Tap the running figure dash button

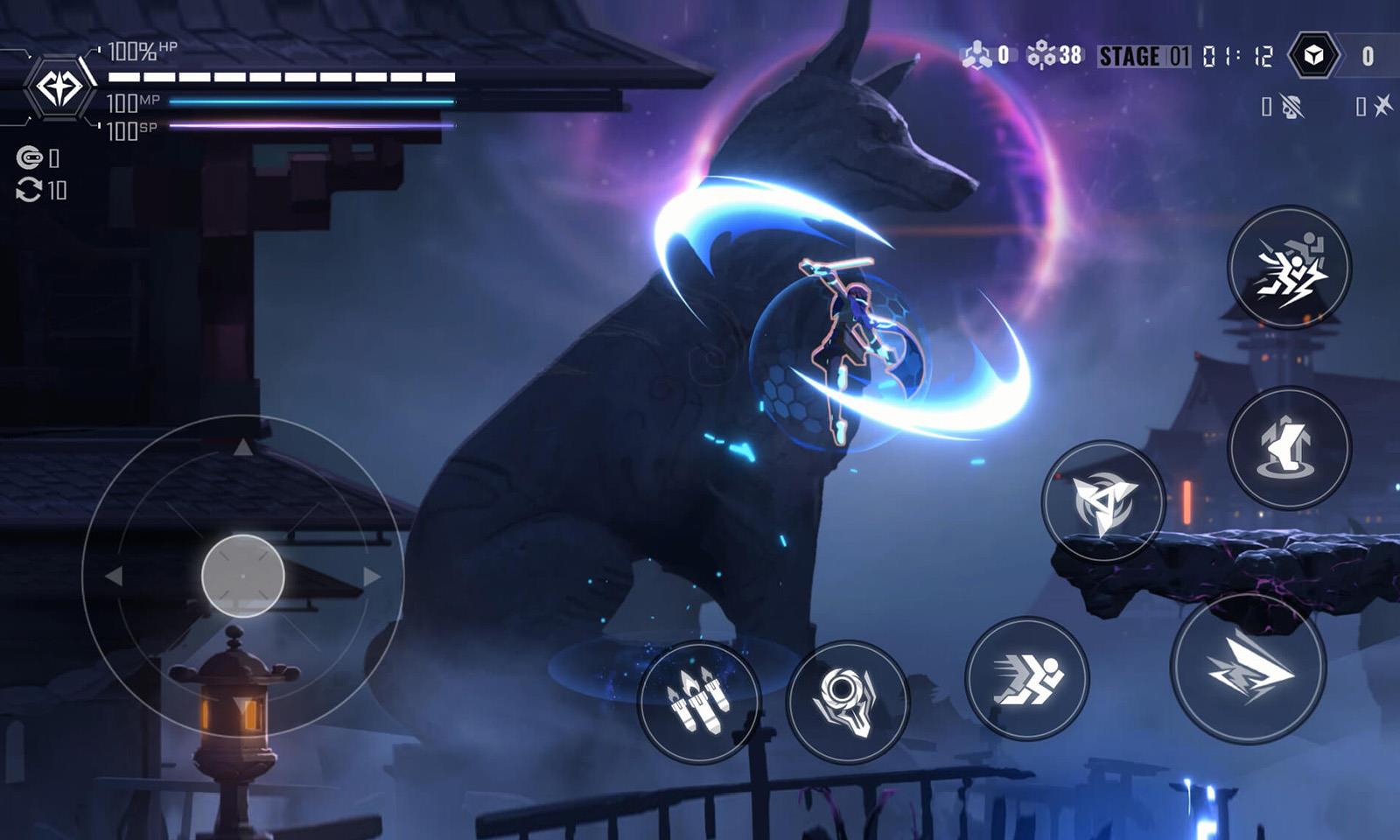click(1027, 679)
